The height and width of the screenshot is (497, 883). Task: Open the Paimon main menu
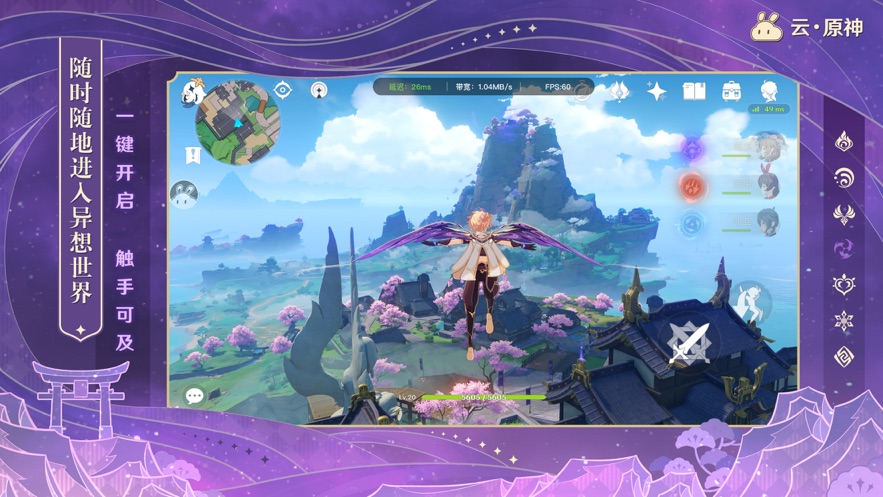pos(193,92)
